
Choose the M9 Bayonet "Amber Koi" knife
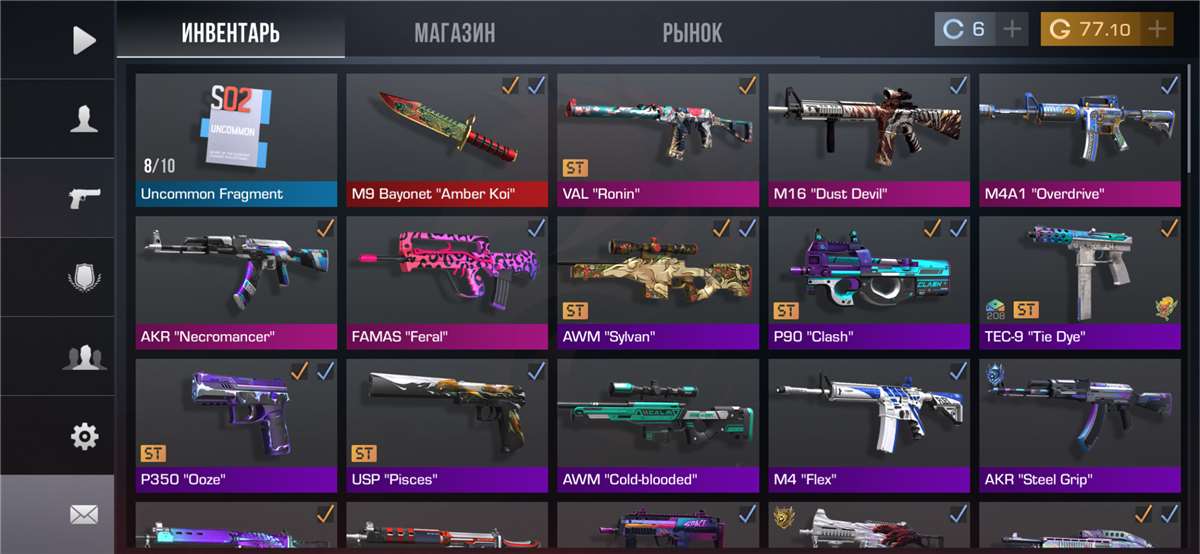pyautogui.click(x=447, y=140)
